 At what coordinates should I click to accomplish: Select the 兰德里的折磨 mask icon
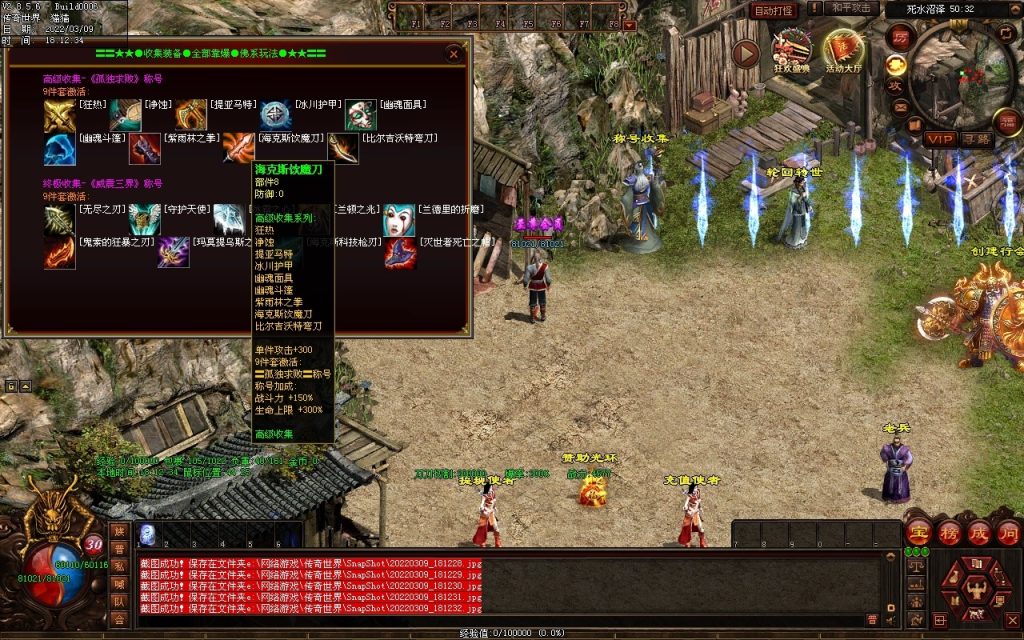pos(400,219)
